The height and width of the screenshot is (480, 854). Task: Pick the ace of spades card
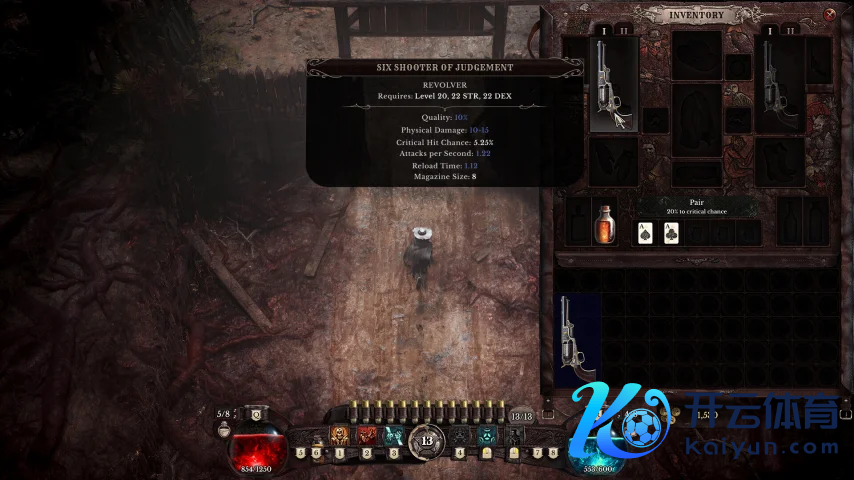click(646, 232)
